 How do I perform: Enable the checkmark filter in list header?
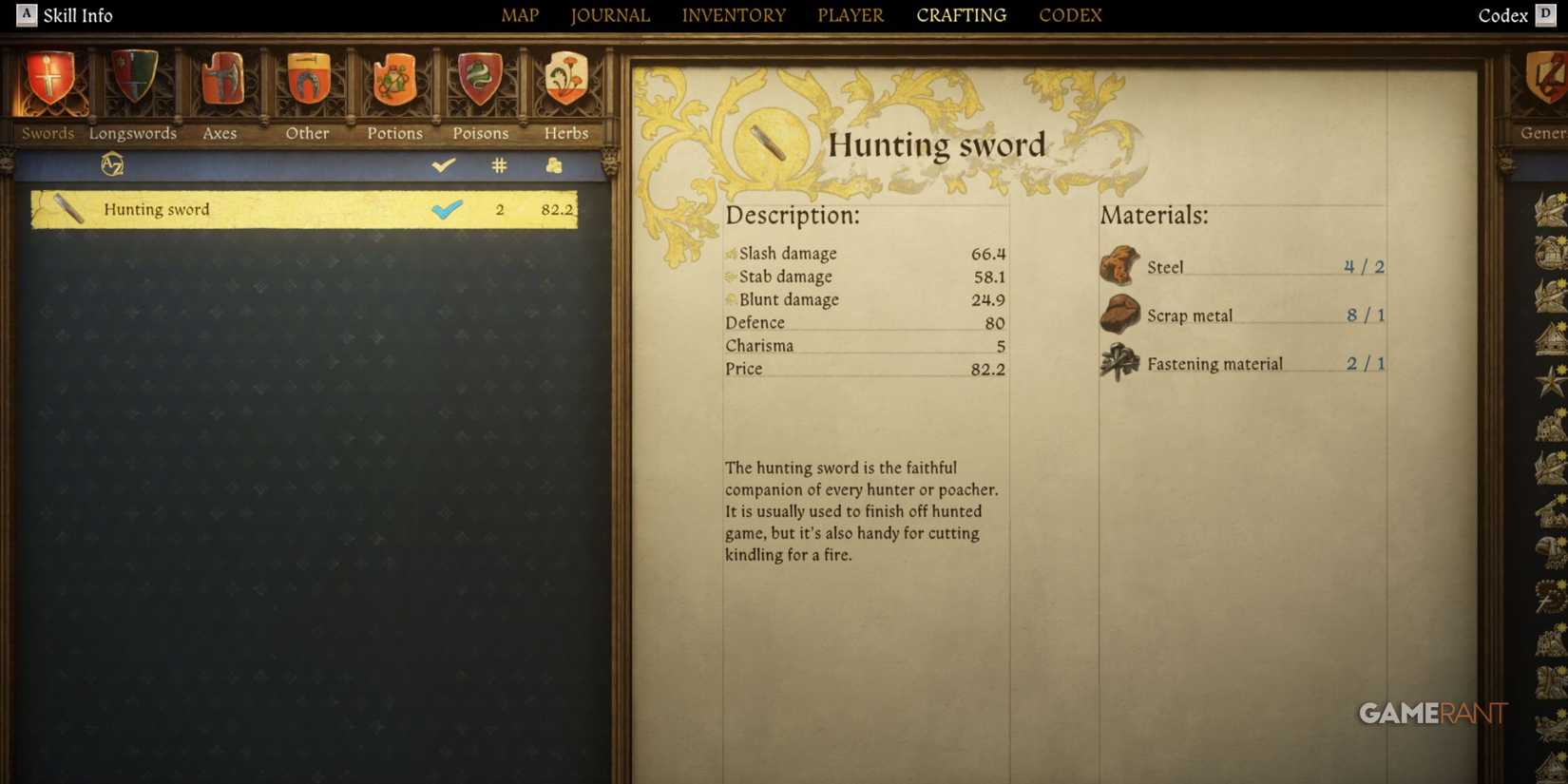pyautogui.click(x=443, y=164)
